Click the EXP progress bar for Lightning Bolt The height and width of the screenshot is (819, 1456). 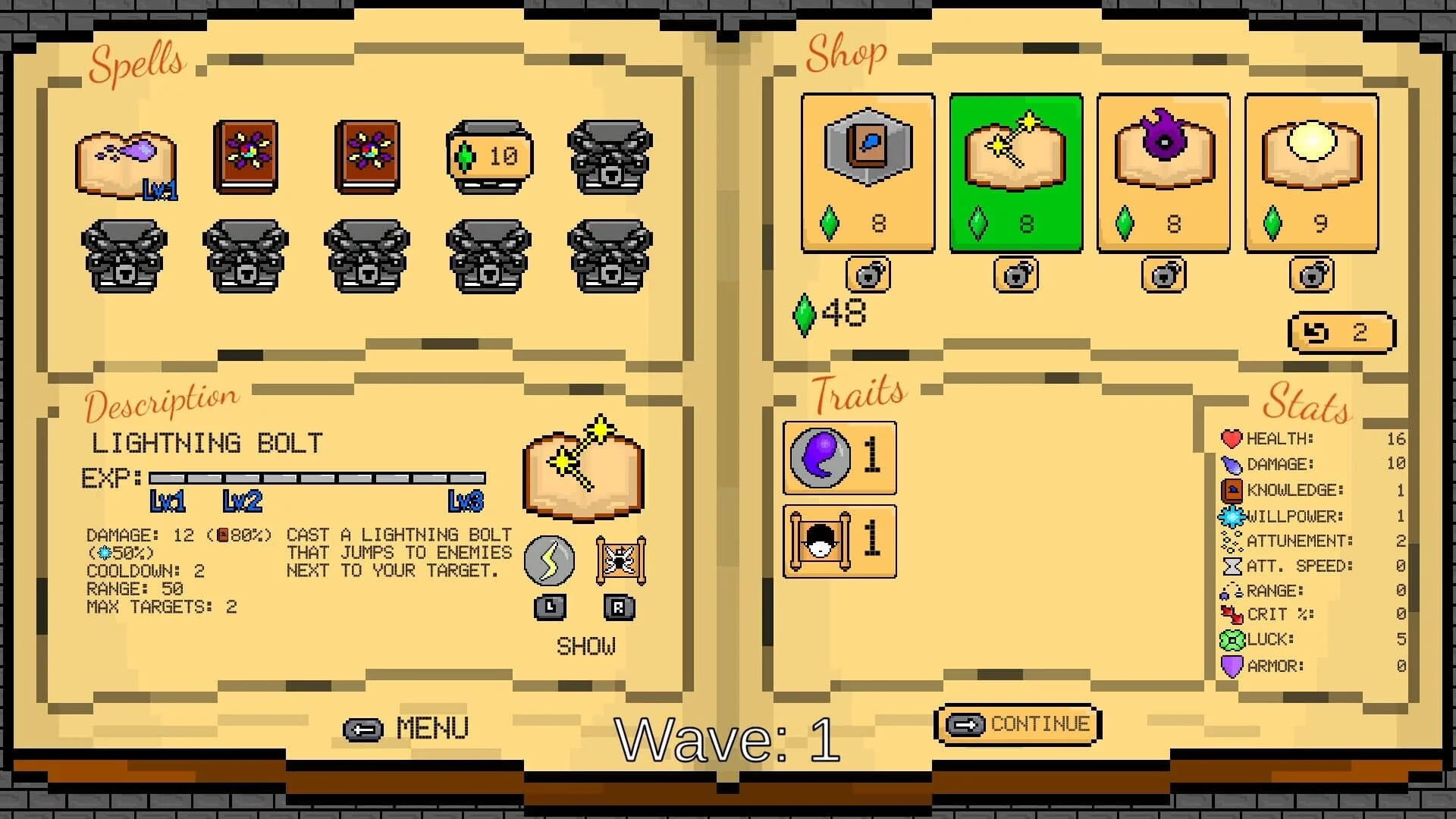[x=318, y=478]
